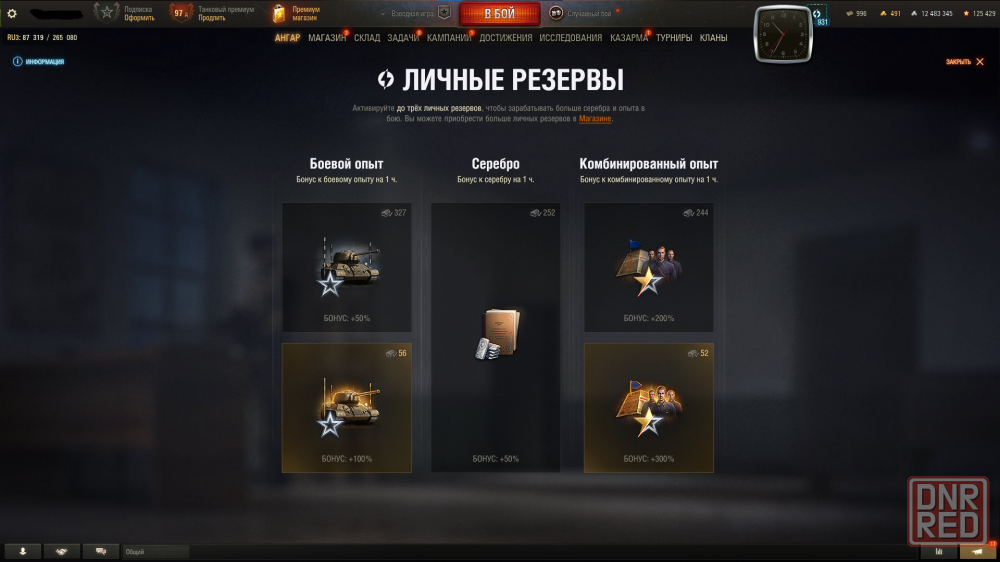Close the personal reserves screen
Screen dimensions: 1000x562
964,62
